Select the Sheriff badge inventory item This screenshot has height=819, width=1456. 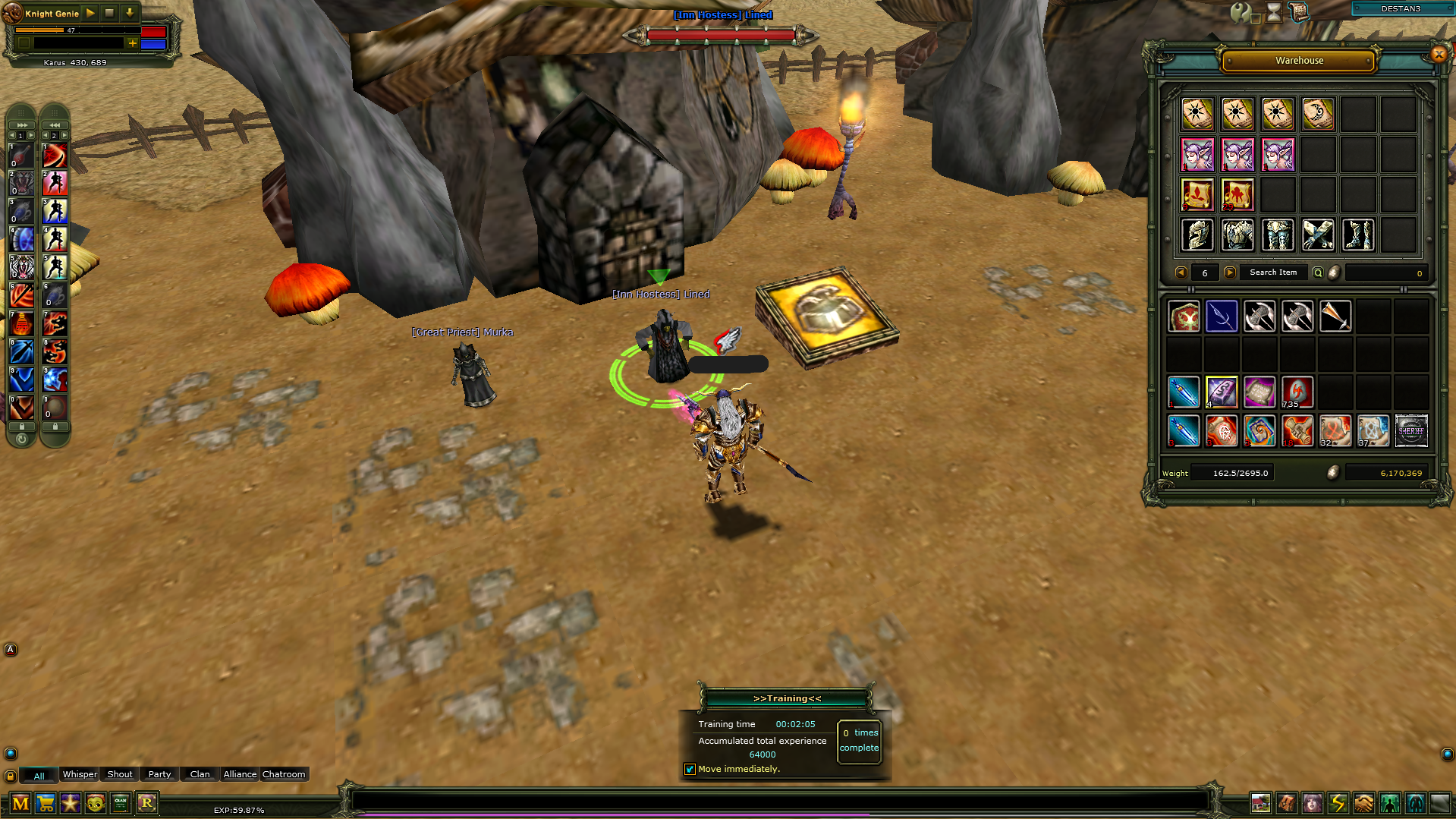point(1411,431)
